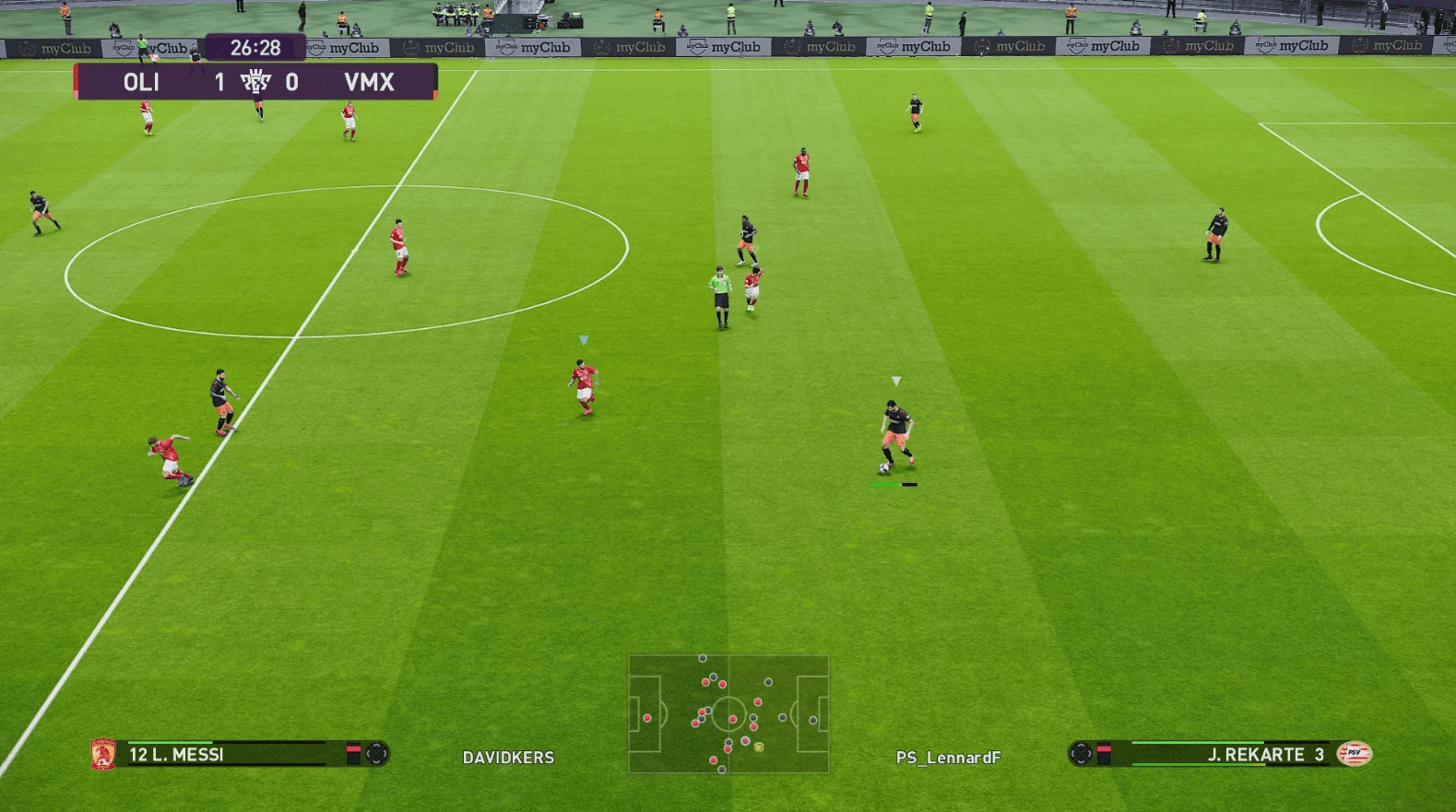Screen dimensions: 1456x812
Task: Toggle the blue goalkeeper dot on the radar
Action: pyautogui.click(x=813, y=720)
